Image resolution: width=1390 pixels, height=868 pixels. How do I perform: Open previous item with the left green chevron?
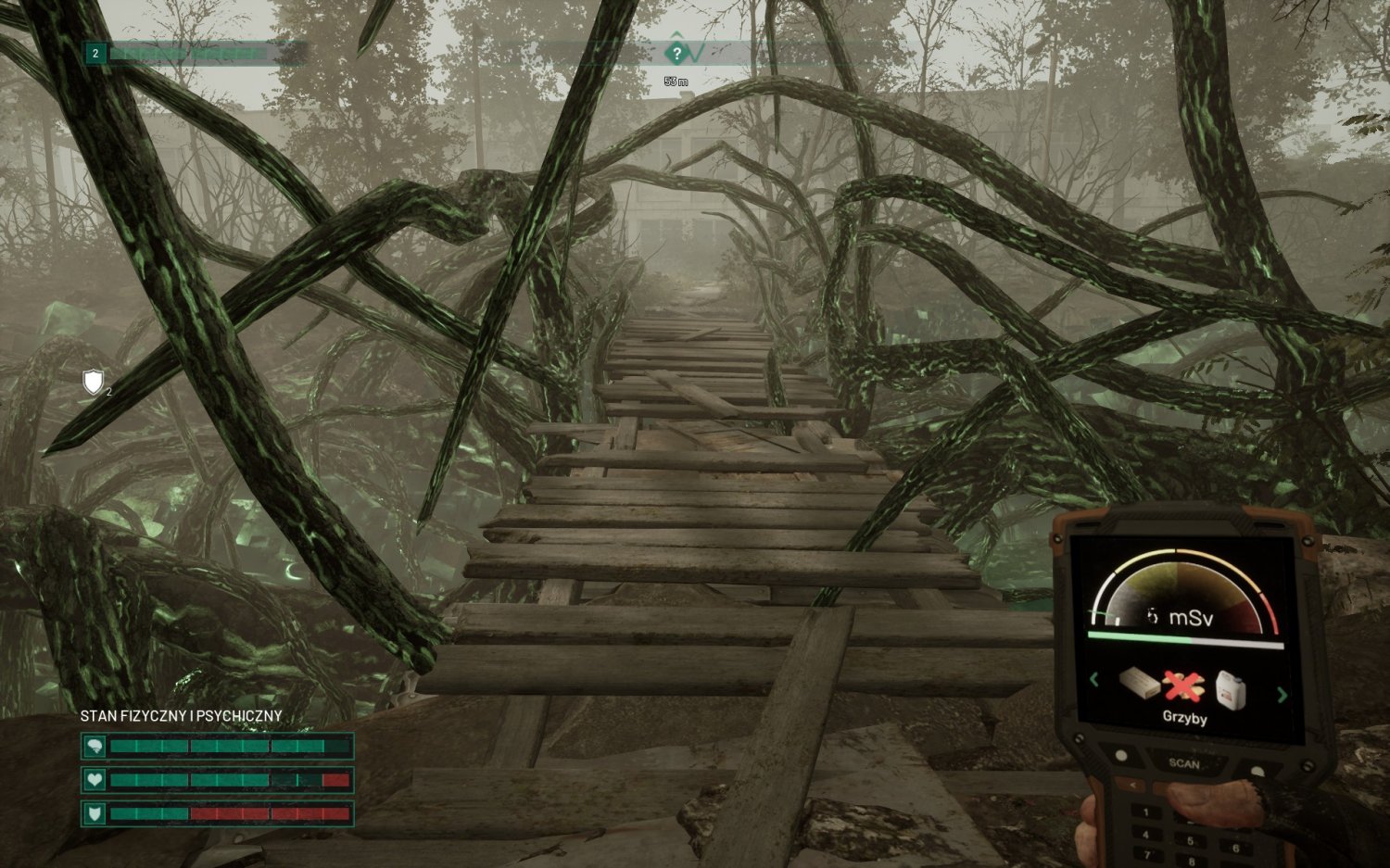(x=1093, y=679)
